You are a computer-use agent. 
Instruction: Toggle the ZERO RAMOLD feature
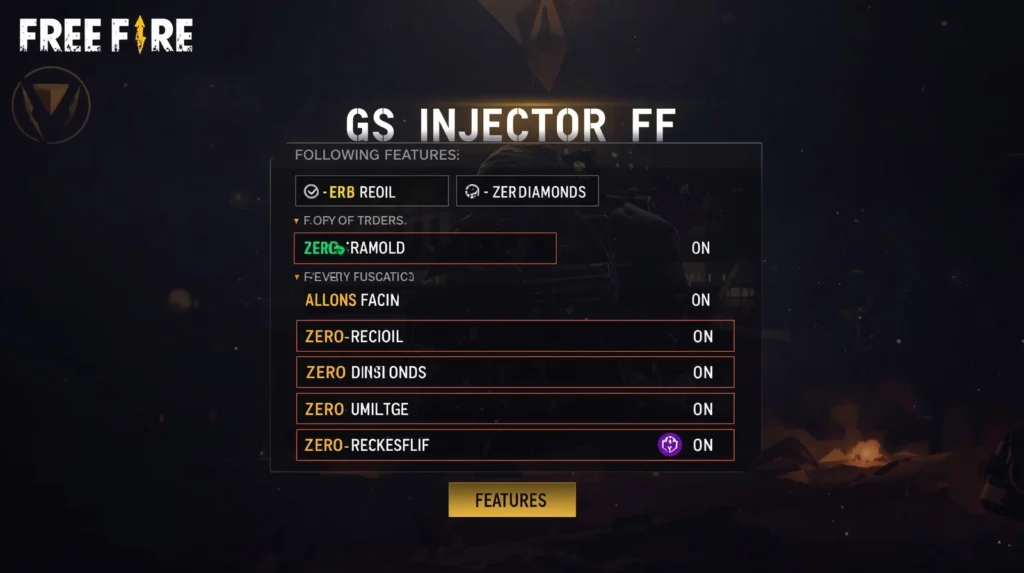(700, 248)
